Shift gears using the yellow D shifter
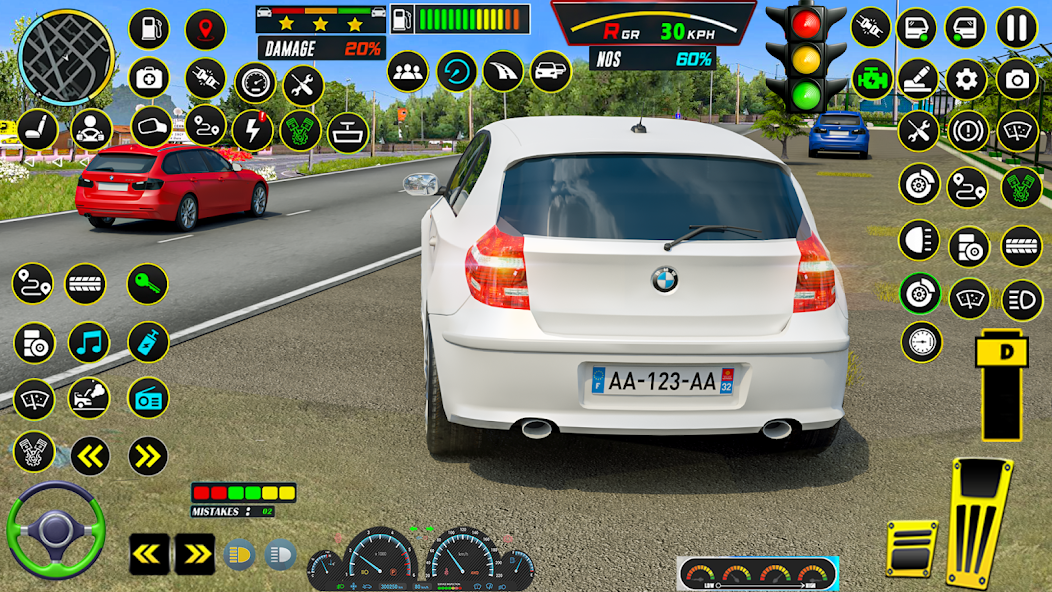The height and width of the screenshot is (592, 1052). pyautogui.click(x=1001, y=385)
